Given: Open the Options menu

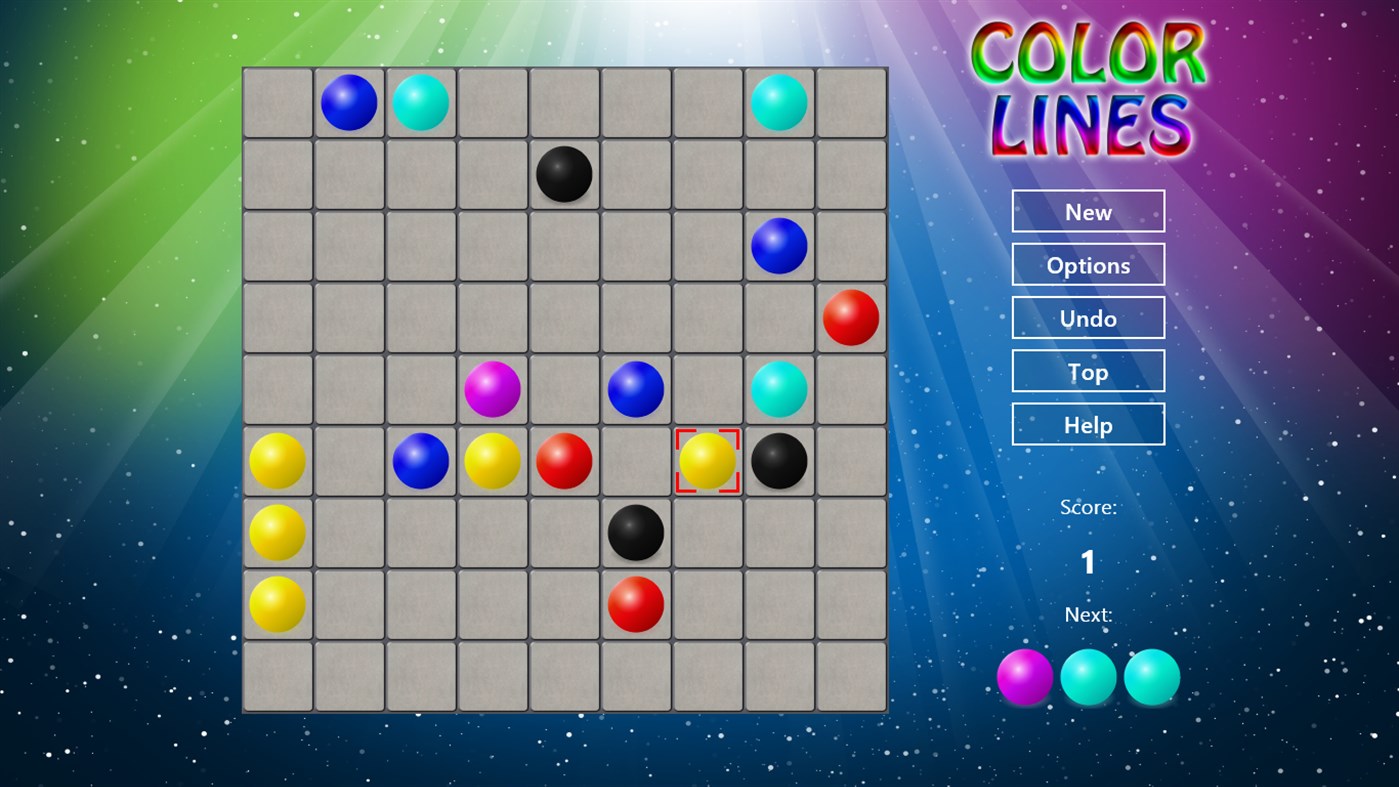Looking at the screenshot, I should pyautogui.click(x=1088, y=264).
